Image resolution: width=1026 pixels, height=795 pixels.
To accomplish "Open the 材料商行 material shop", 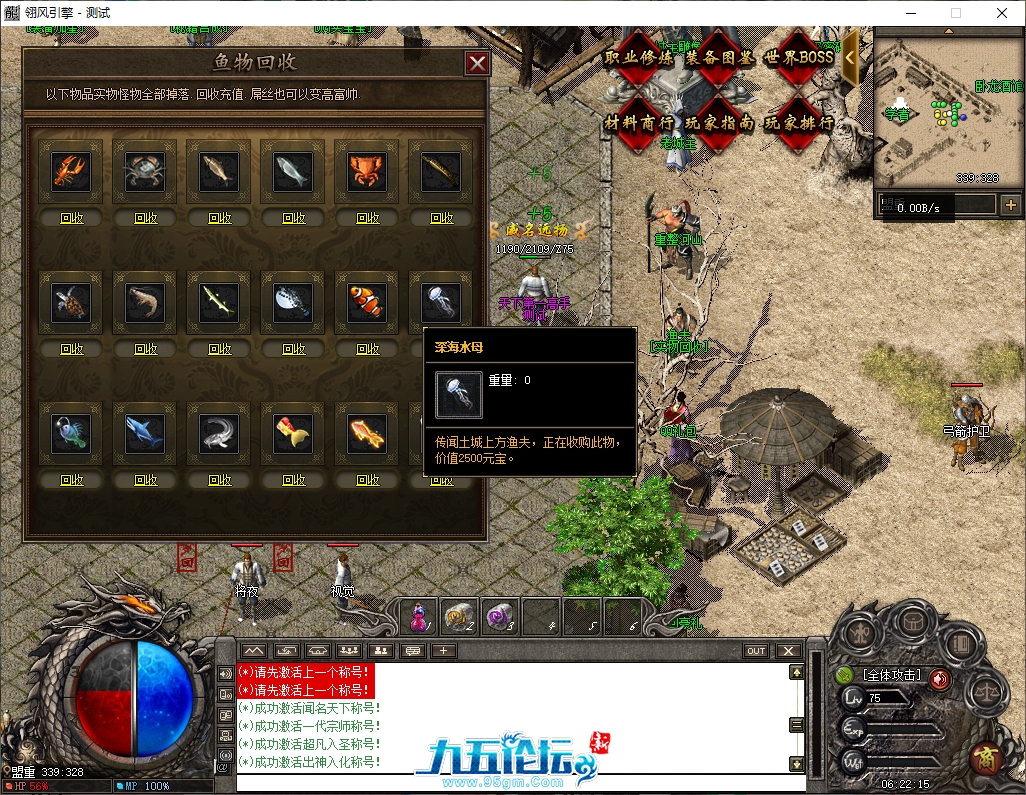I will point(640,123).
